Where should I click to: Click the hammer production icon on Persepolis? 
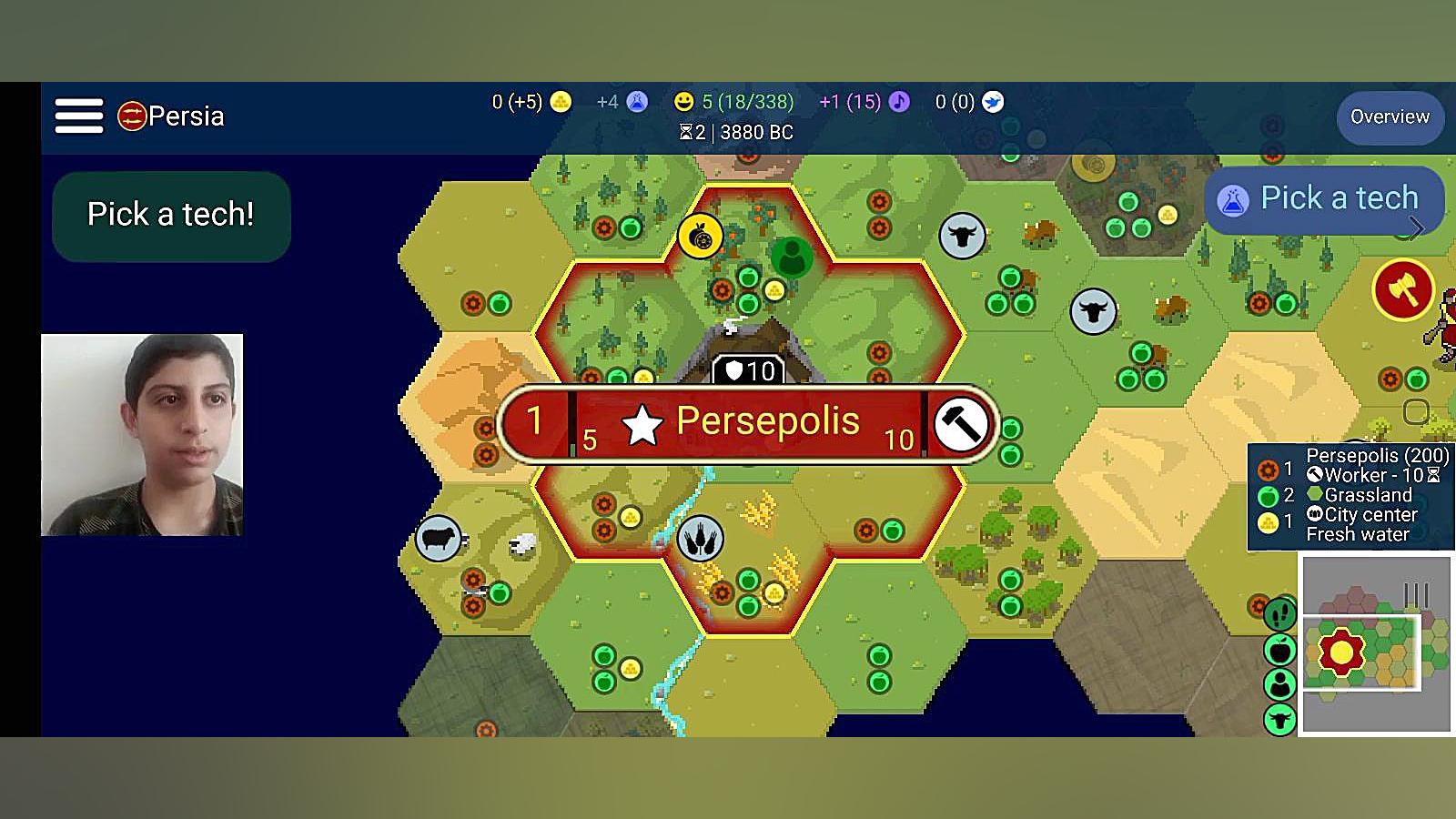point(961,424)
